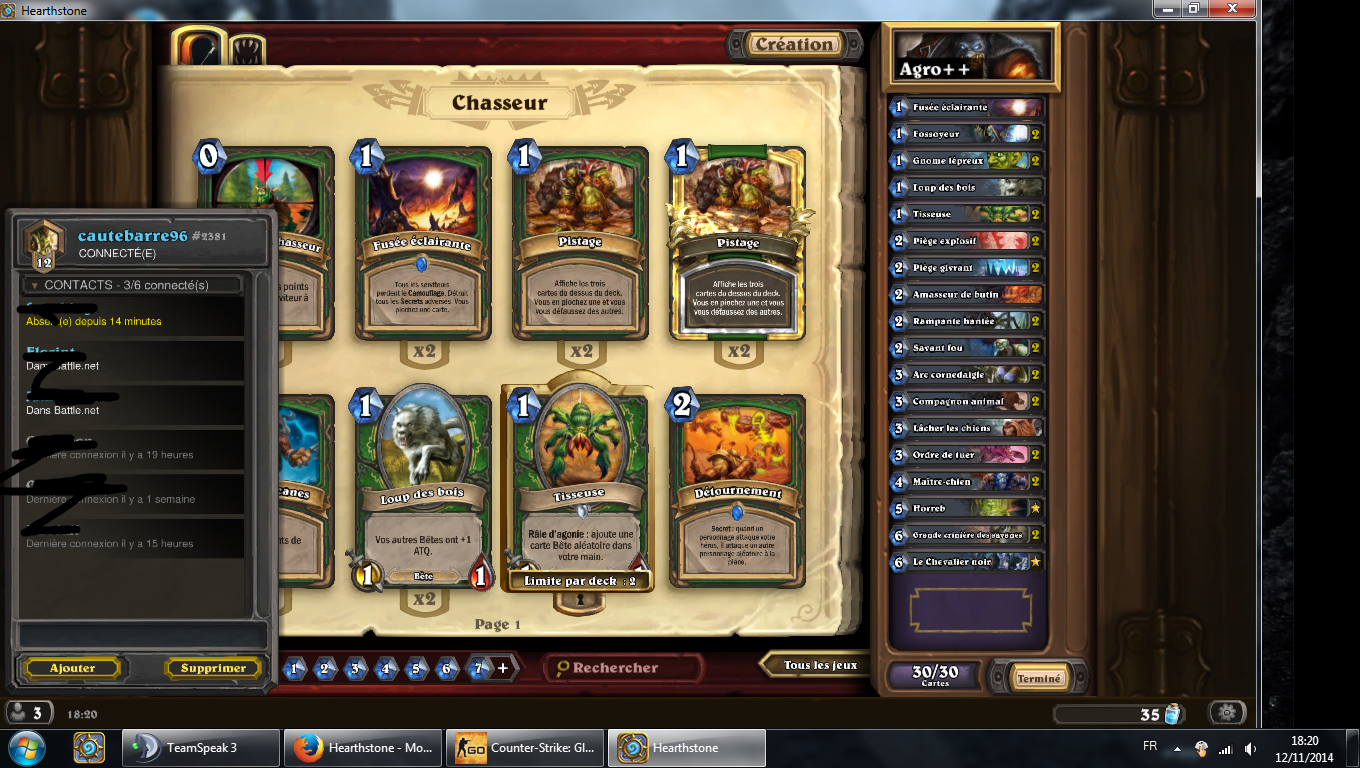Select the golden Pistage card
The image size is (1360, 768).
point(737,245)
